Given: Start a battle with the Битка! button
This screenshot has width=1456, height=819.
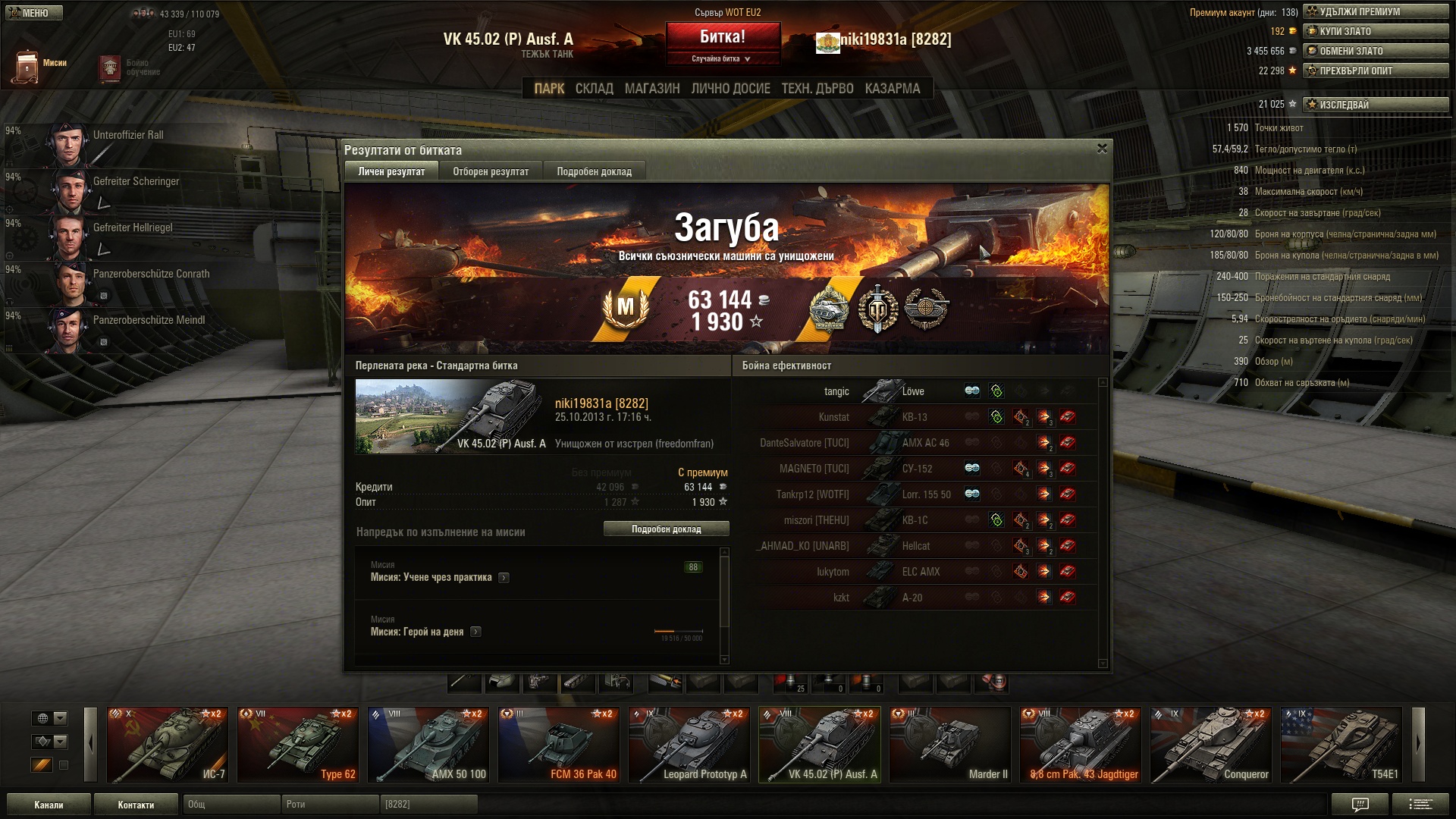Looking at the screenshot, I should (723, 36).
